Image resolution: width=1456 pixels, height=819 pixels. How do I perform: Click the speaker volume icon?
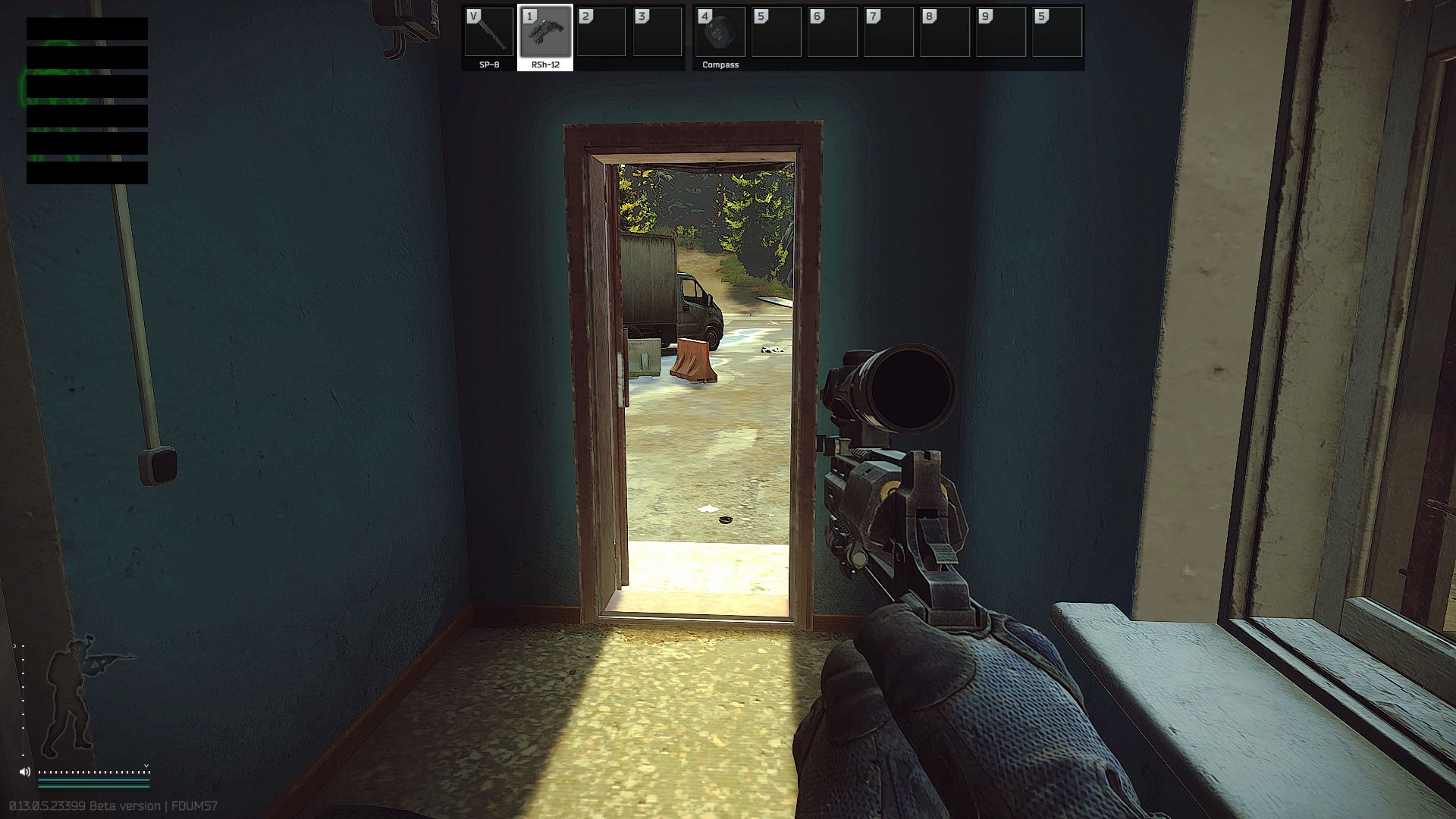pyautogui.click(x=25, y=772)
